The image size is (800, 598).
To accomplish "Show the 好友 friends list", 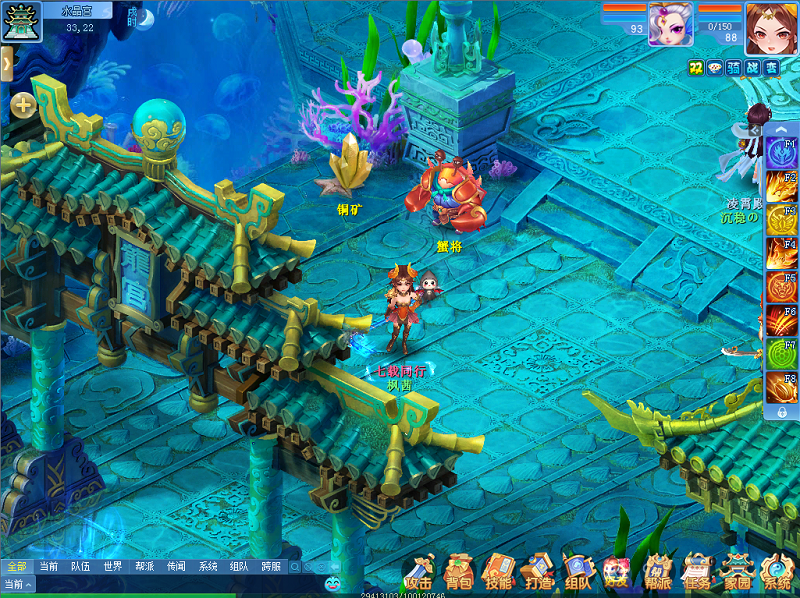I will (617, 572).
